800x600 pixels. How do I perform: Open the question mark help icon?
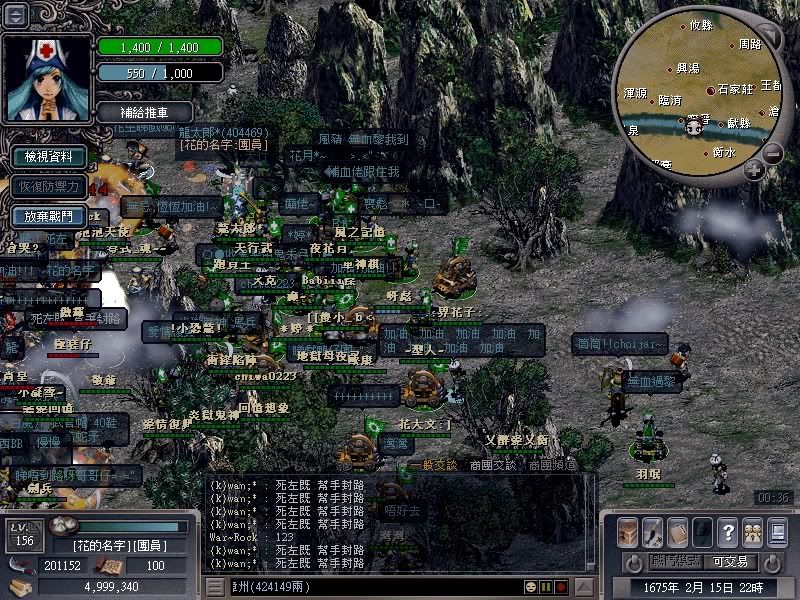click(x=727, y=531)
